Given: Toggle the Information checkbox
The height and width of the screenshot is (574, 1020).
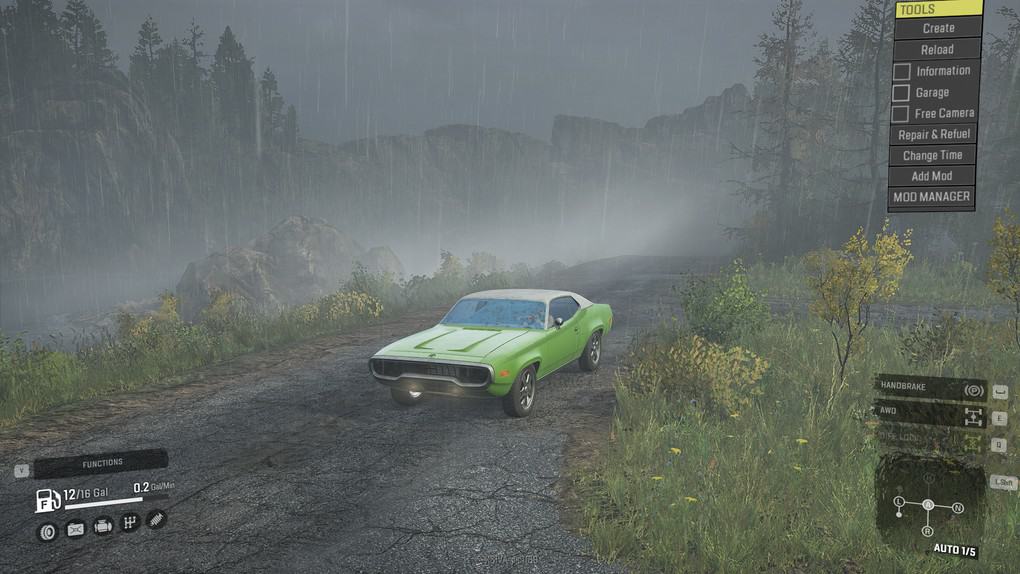Looking at the screenshot, I should pyautogui.click(x=902, y=71).
